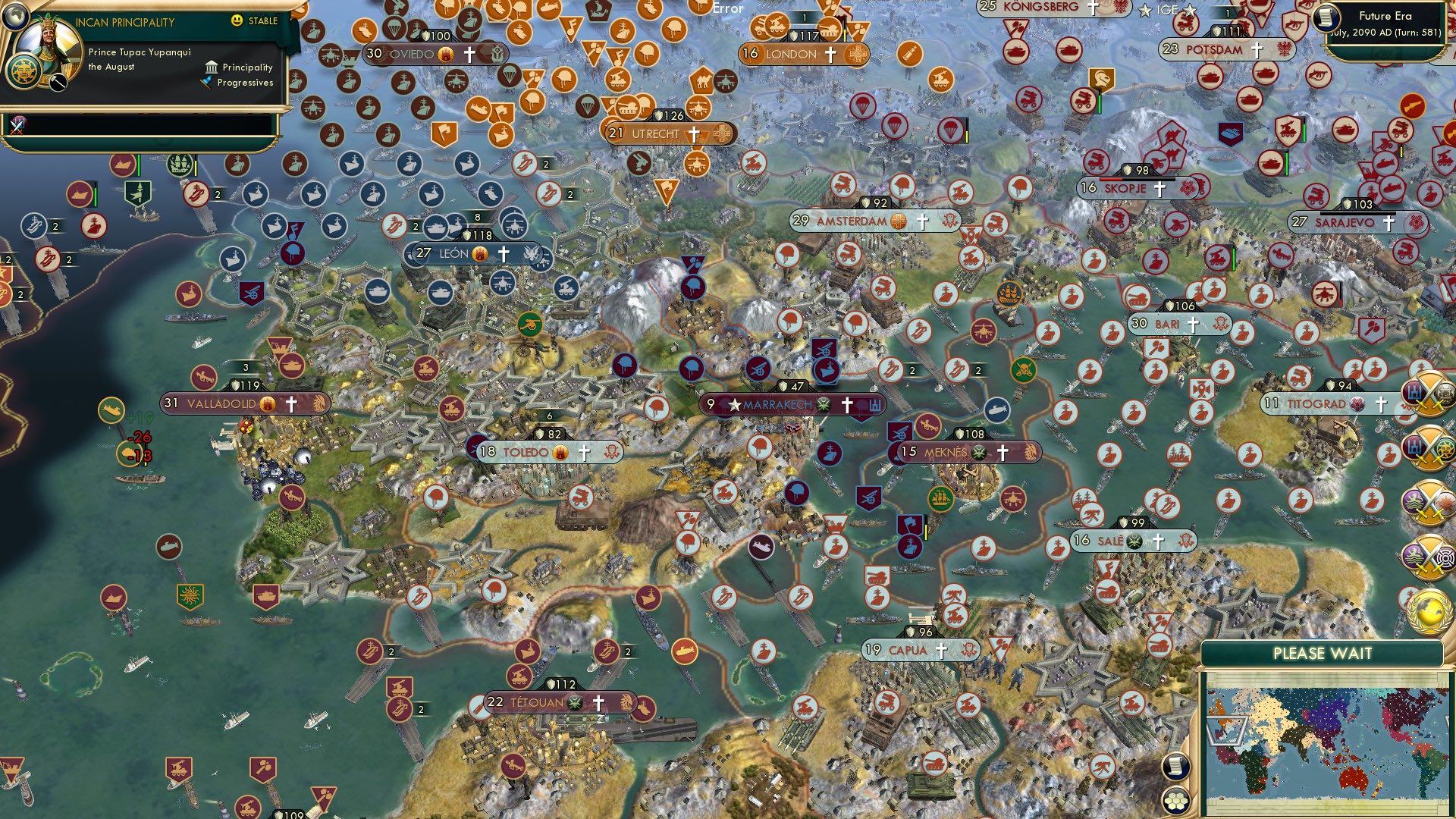Toggle strategic view with the hex grid button

click(1177, 802)
